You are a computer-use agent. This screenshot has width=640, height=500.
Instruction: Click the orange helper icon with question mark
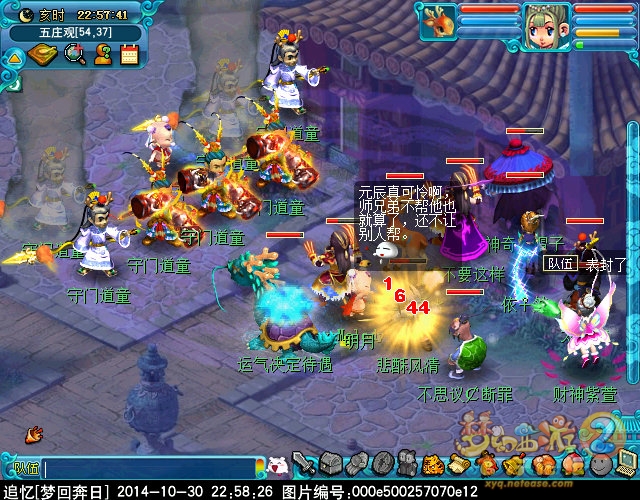point(102,54)
